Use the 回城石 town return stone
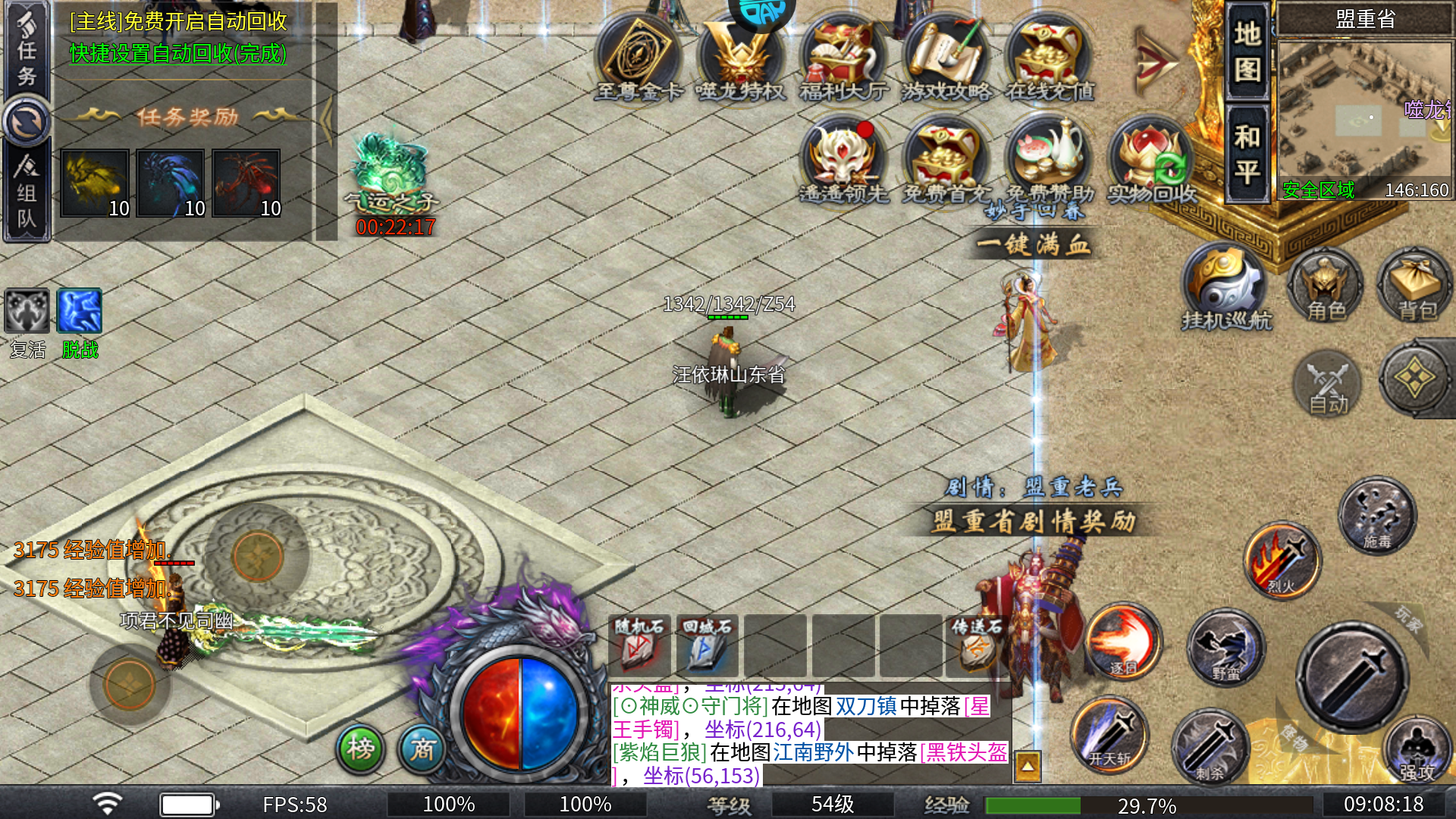Screen dimensions: 1456x819 click(706, 645)
